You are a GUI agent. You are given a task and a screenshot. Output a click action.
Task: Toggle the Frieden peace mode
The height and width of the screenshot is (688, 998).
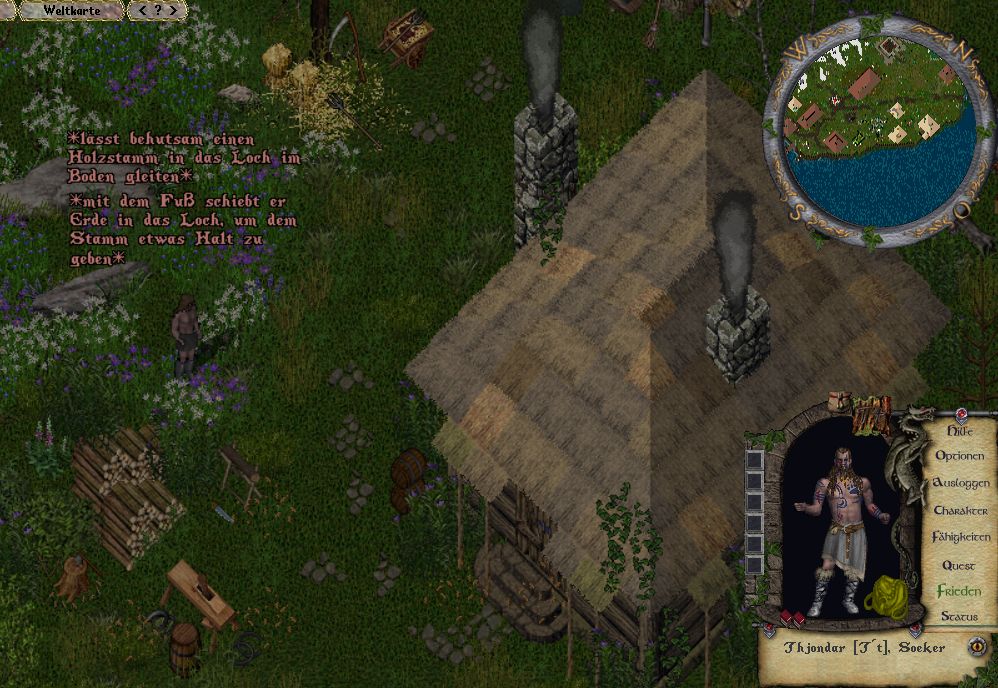coord(959,591)
